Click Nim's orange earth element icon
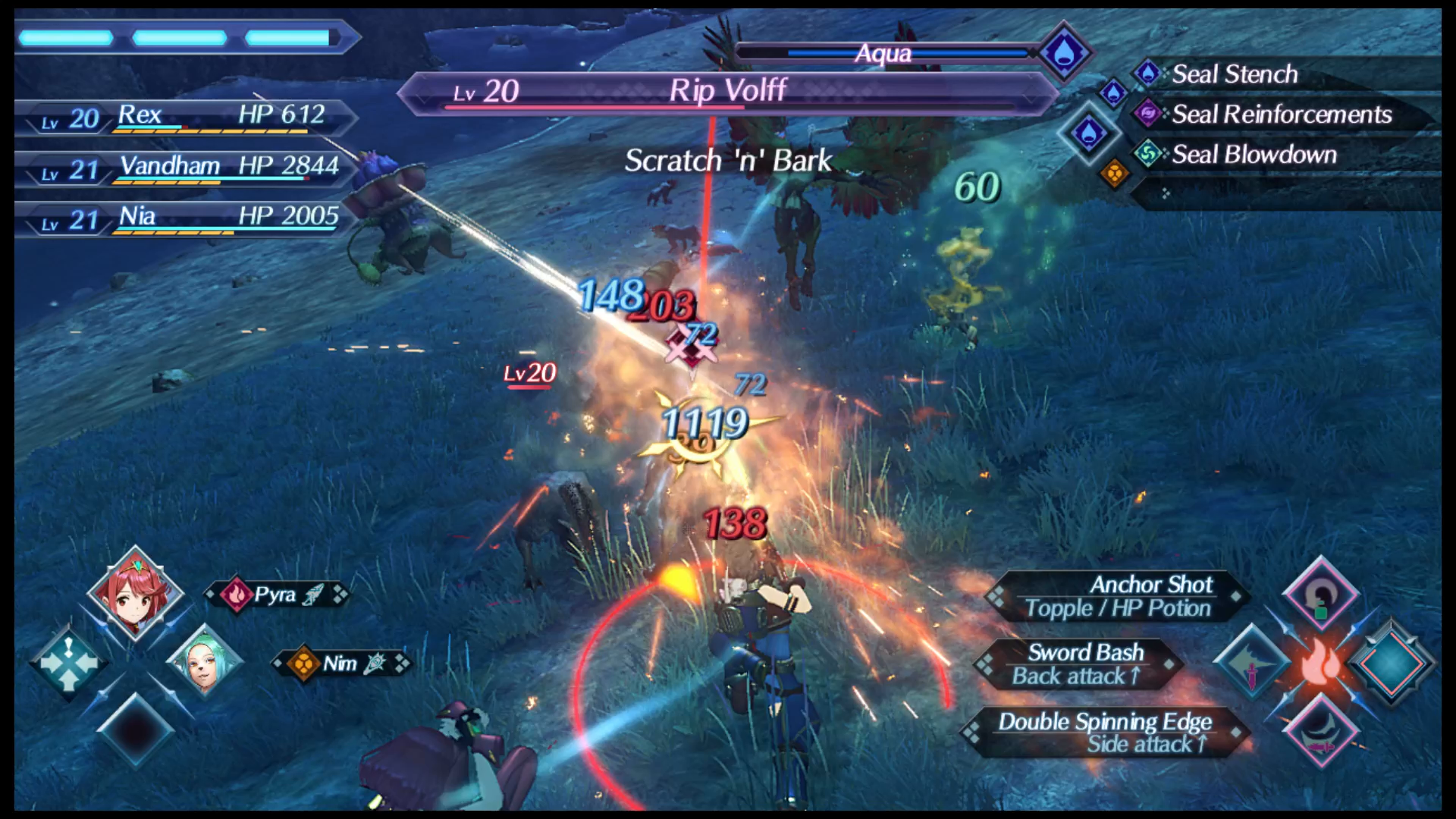Image resolution: width=1456 pixels, height=819 pixels. pyautogui.click(x=302, y=663)
